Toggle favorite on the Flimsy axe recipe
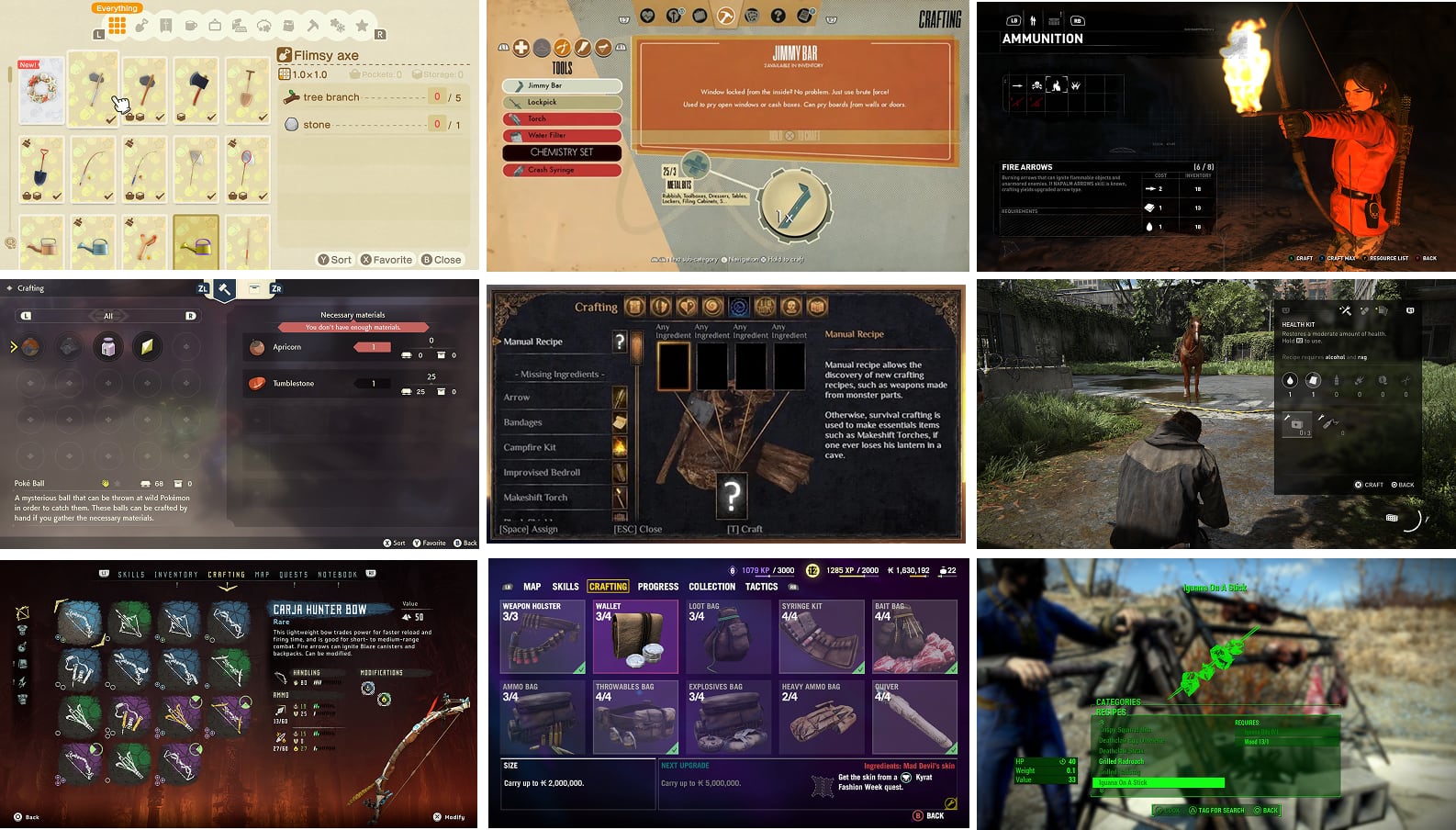The image size is (1456, 830). pyautogui.click(x=387, y=259)
